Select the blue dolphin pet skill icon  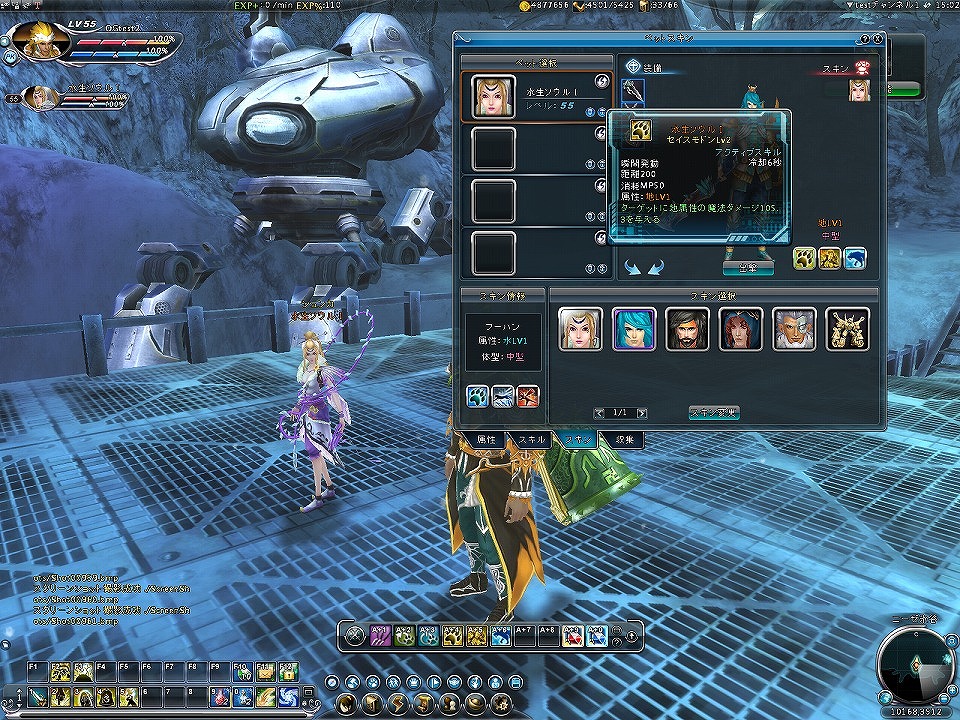(x=854, y=259)
